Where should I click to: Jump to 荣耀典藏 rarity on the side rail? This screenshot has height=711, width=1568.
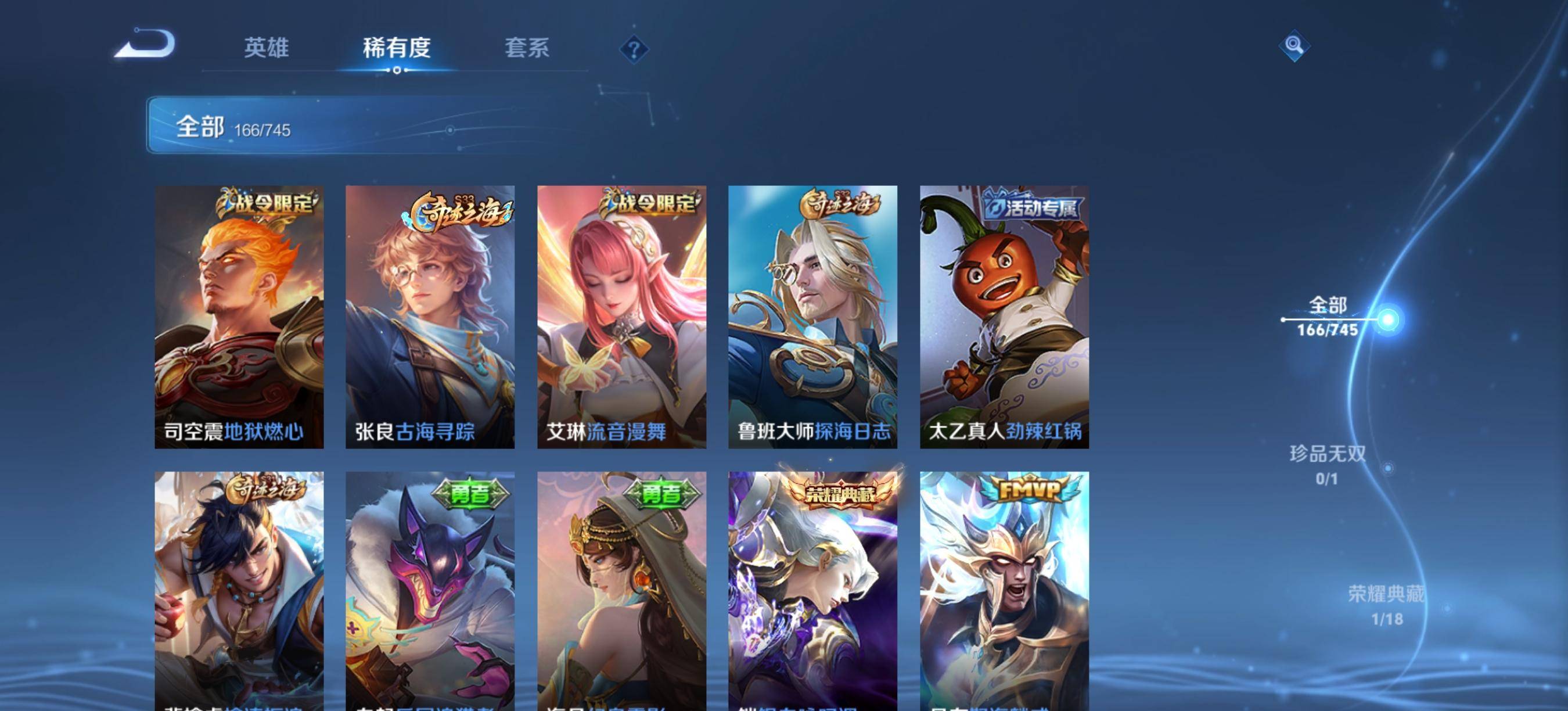coord(1386,605)
